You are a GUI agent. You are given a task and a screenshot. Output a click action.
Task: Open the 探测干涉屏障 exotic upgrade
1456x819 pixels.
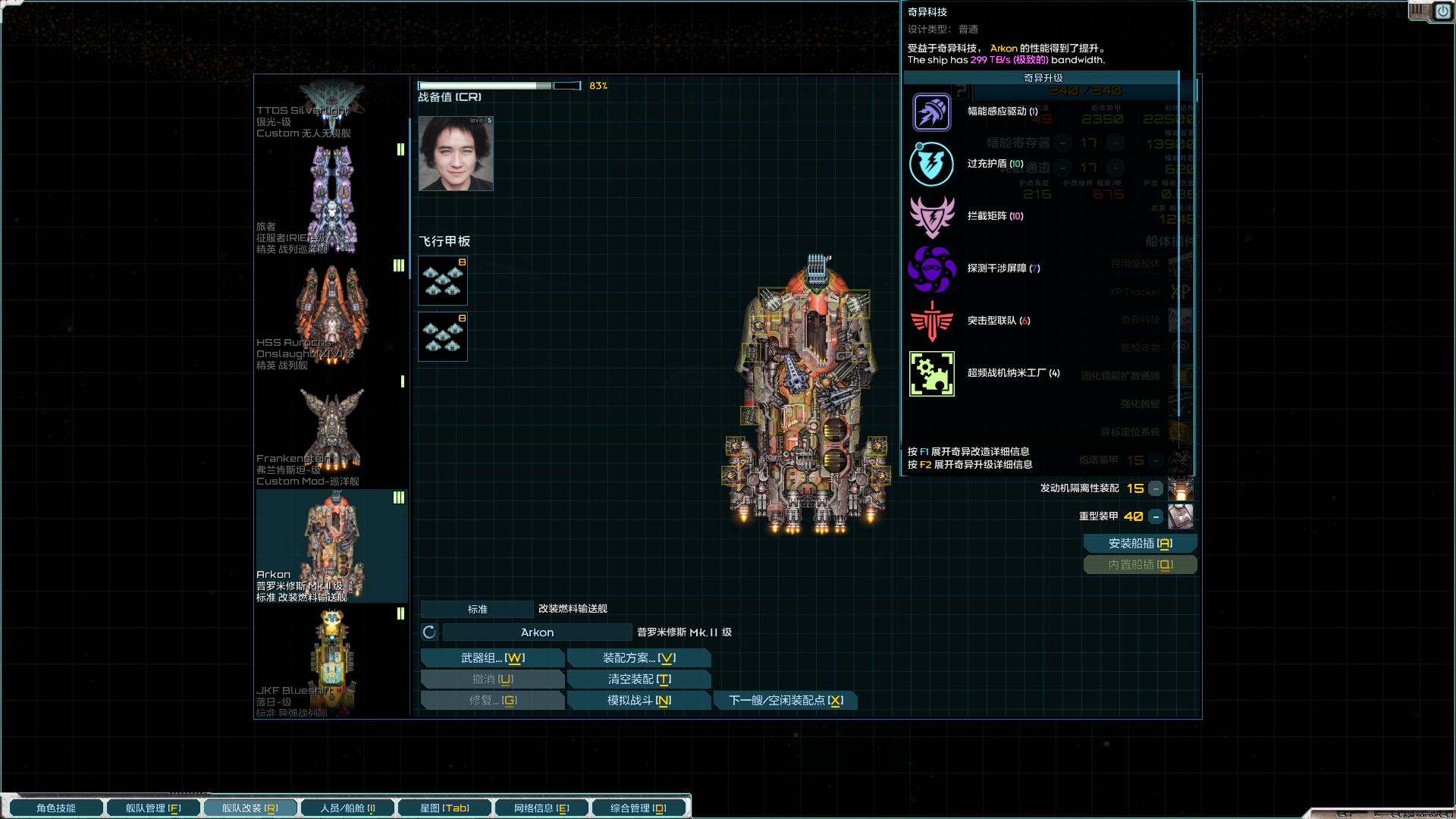[931, 268]
